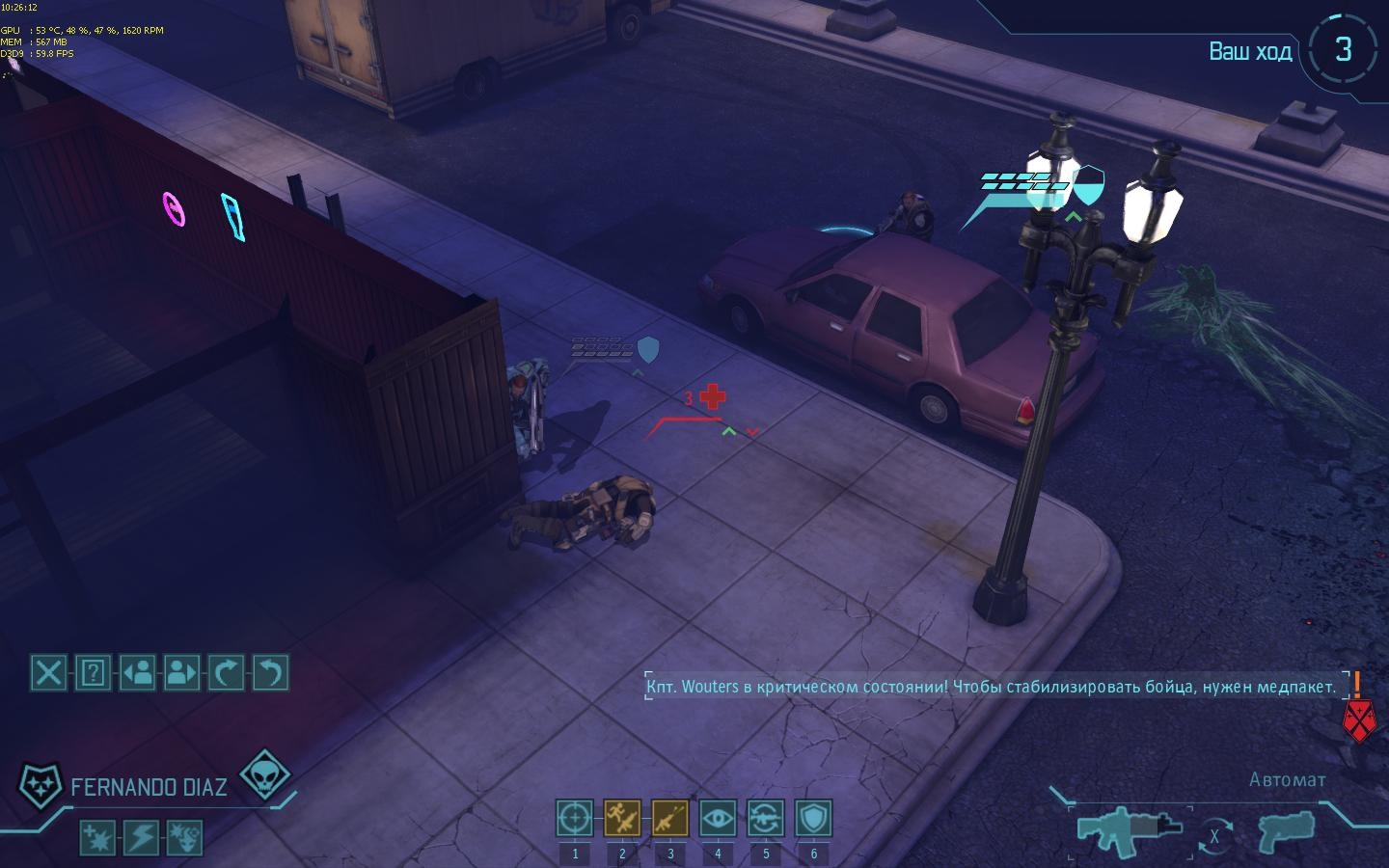Select the shield Hunker Down ability
1389x868 pixels.
[x=813, y=819]
